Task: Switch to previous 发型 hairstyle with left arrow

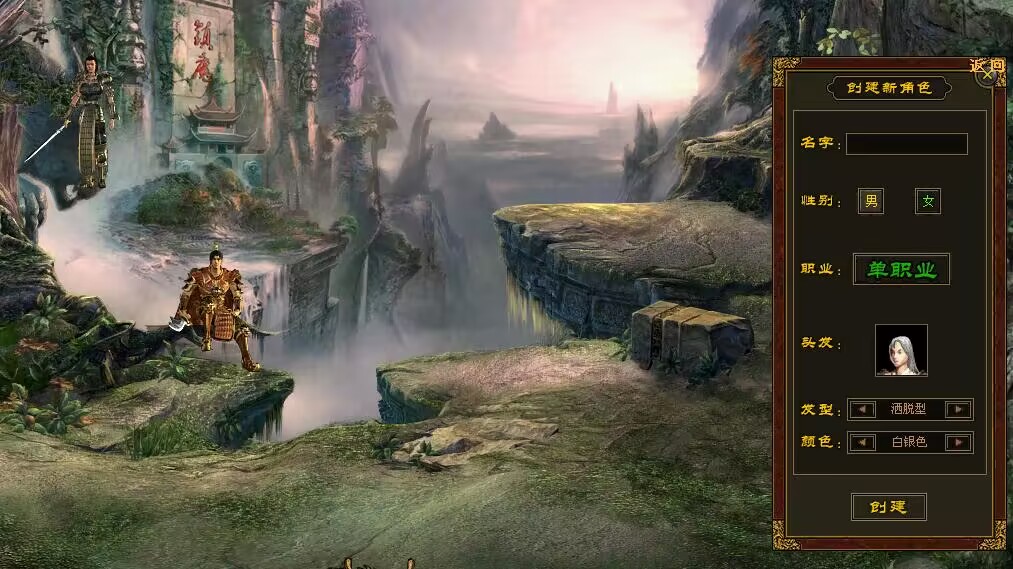Action: click(x=861, y=409)
